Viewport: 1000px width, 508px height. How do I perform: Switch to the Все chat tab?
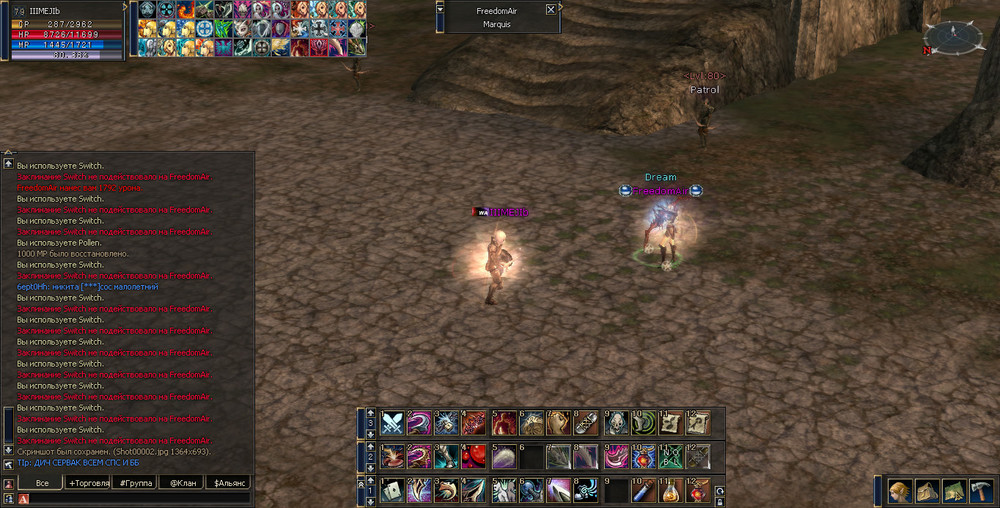[42, 483]
